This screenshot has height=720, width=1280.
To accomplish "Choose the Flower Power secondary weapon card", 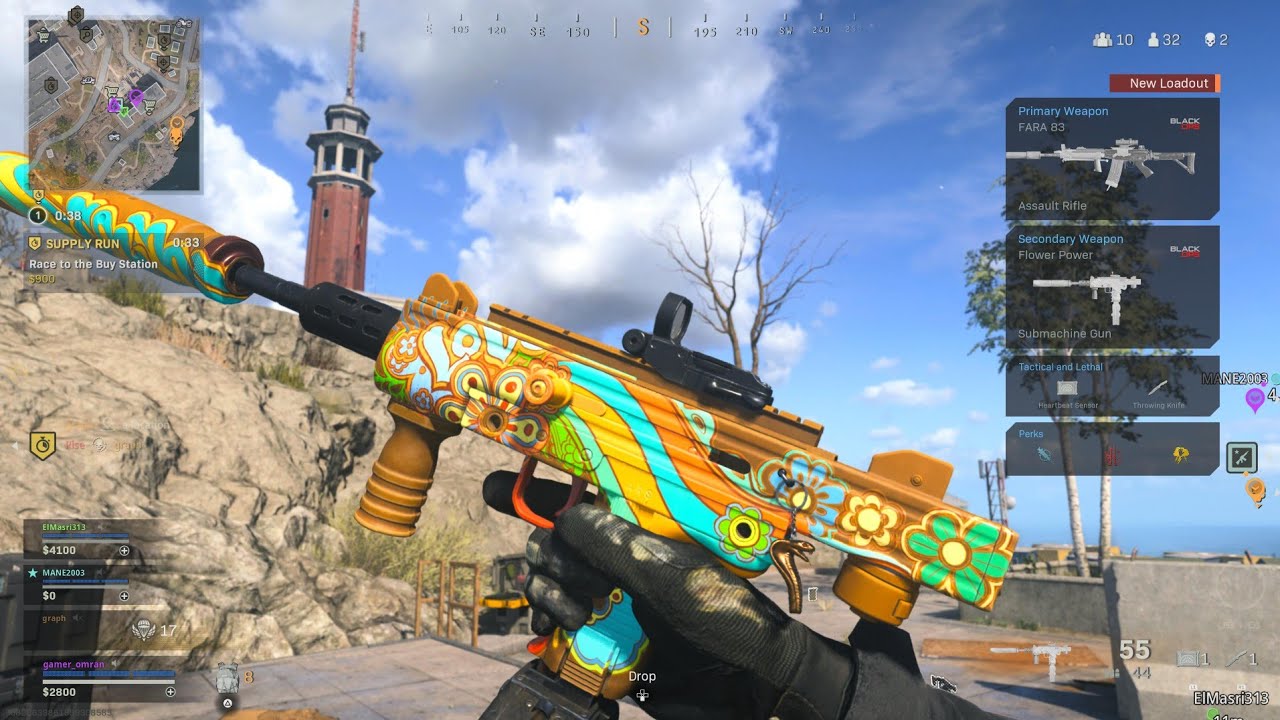I will 1112,286.
